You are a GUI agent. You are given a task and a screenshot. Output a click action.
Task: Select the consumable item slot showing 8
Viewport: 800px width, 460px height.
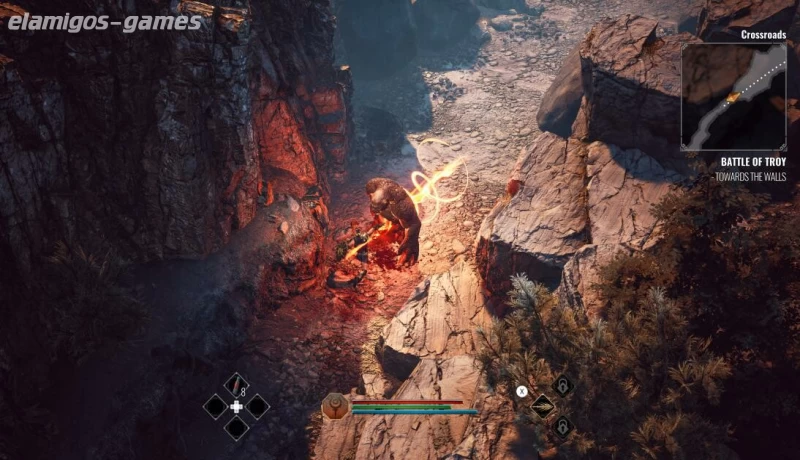pos(236,384)
